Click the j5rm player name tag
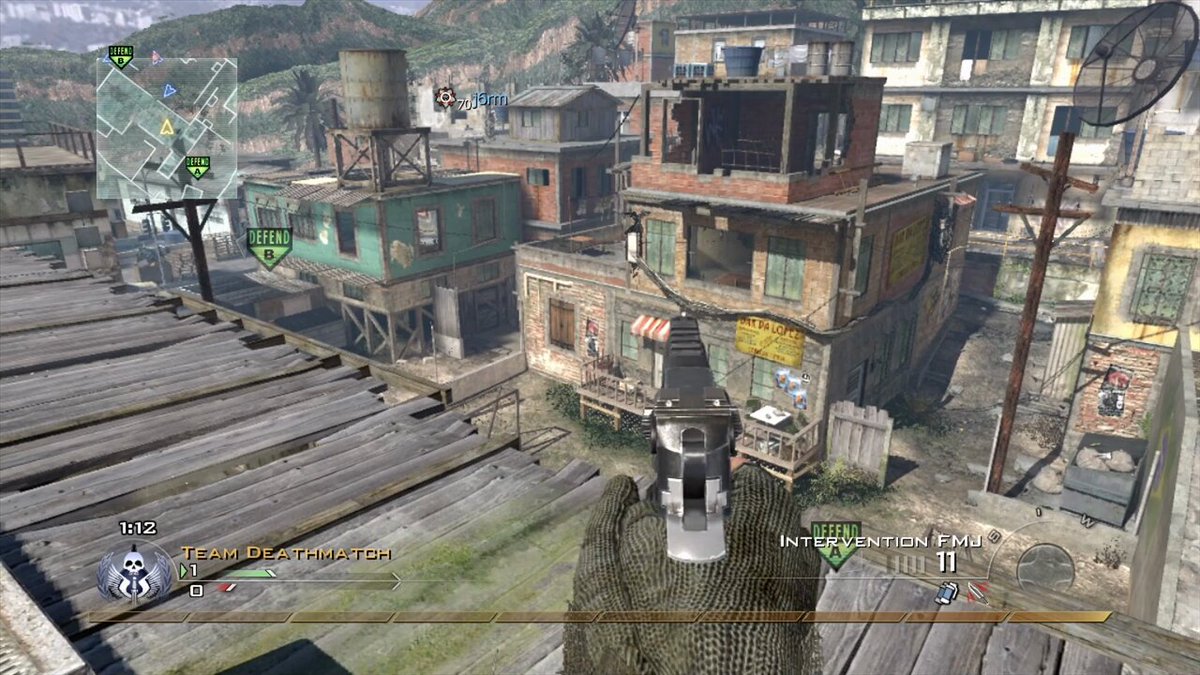The image size is (1200, 675). [490, 100]
